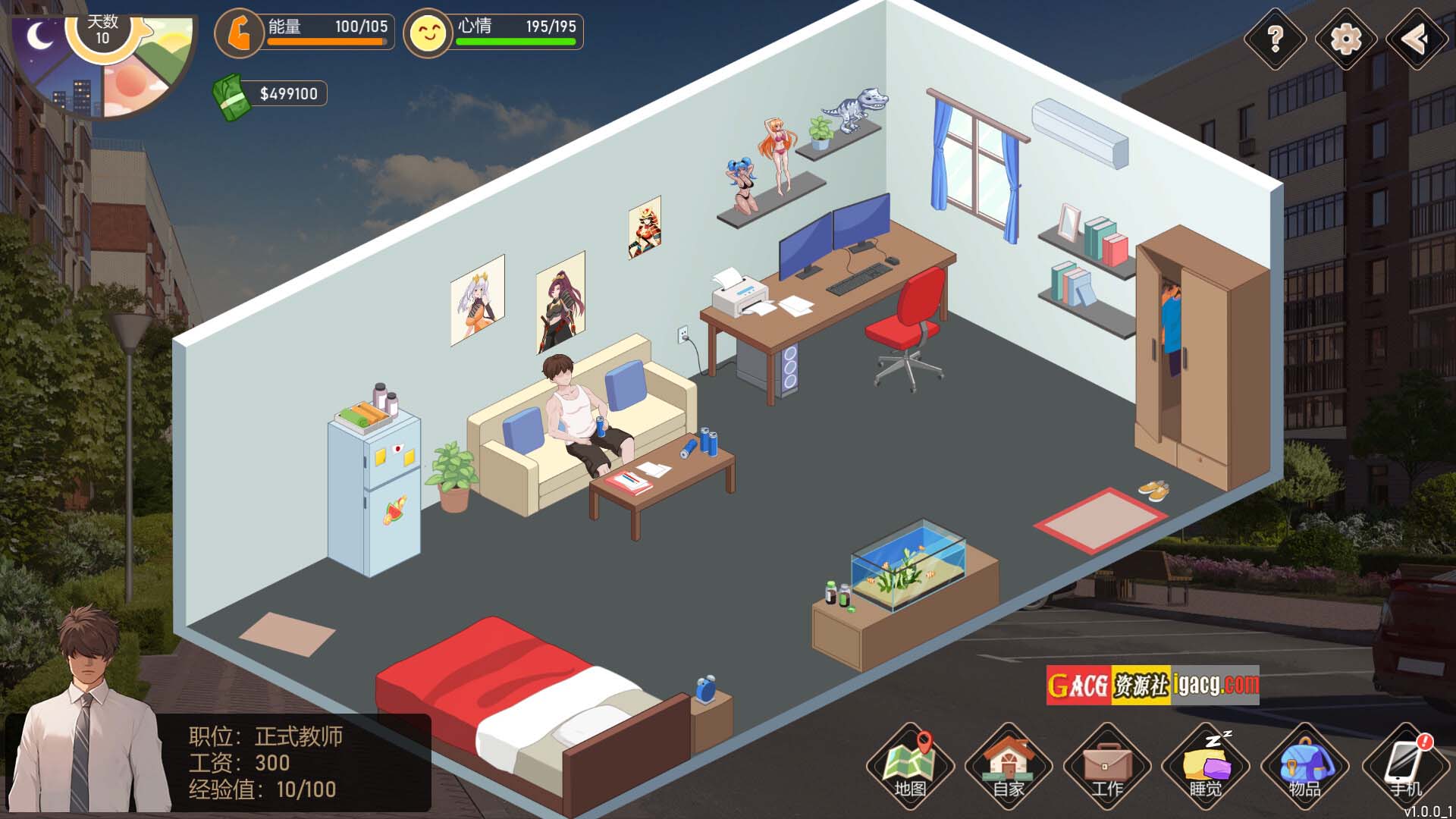Open the question mark help button

[x=1276, y=39]
